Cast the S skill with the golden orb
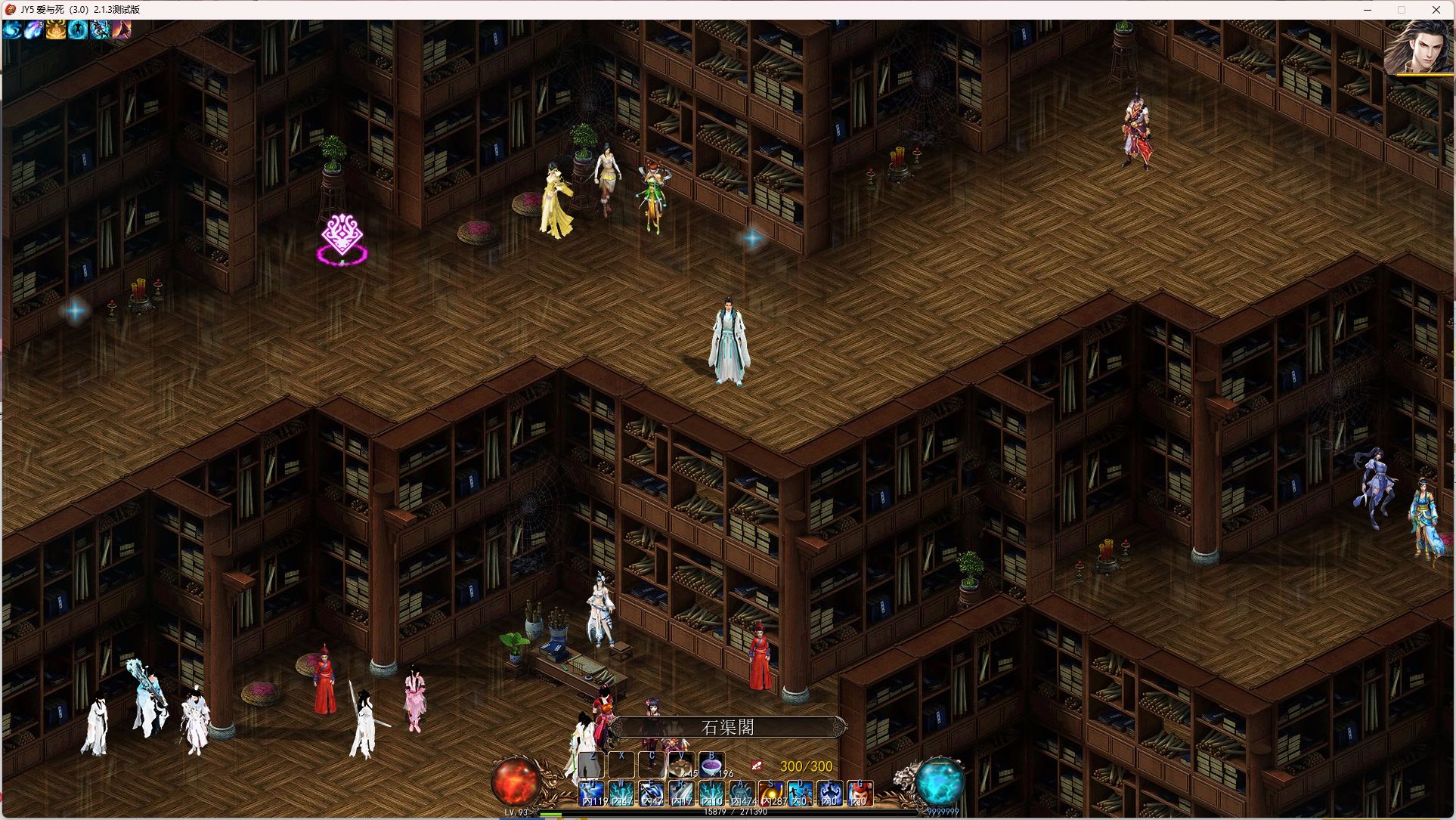This screenshot has height=820, width=1456. click(771, 793)
